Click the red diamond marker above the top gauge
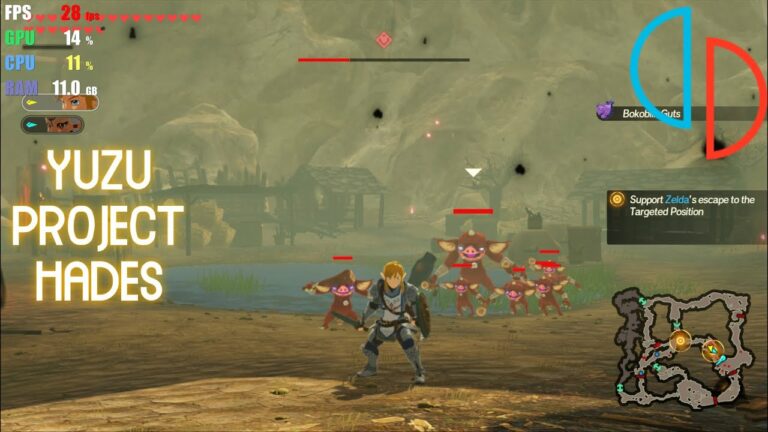Viewport: 768px width, 432px height. 383,39
